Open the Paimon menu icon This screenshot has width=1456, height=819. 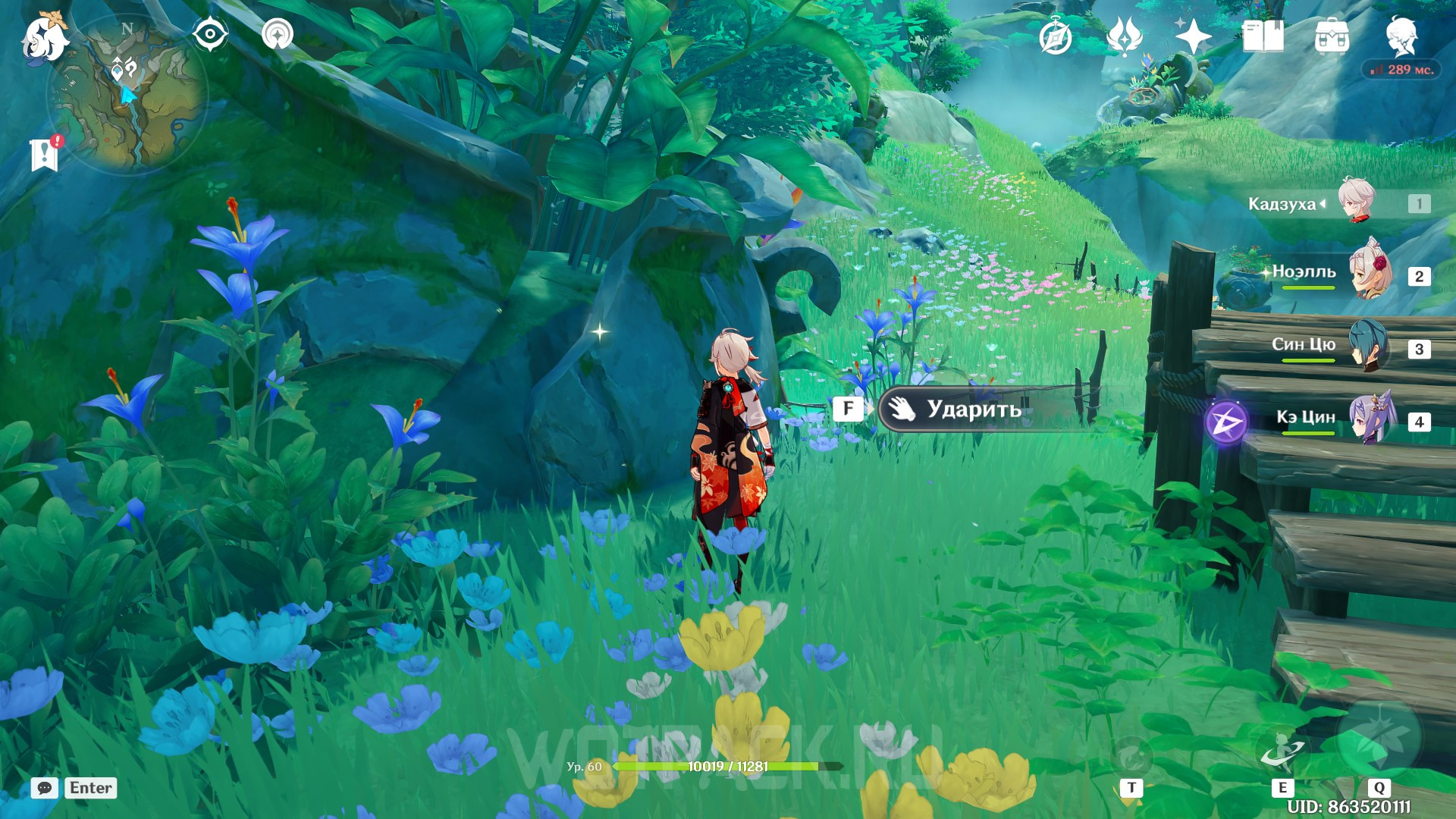click(44, 36)
